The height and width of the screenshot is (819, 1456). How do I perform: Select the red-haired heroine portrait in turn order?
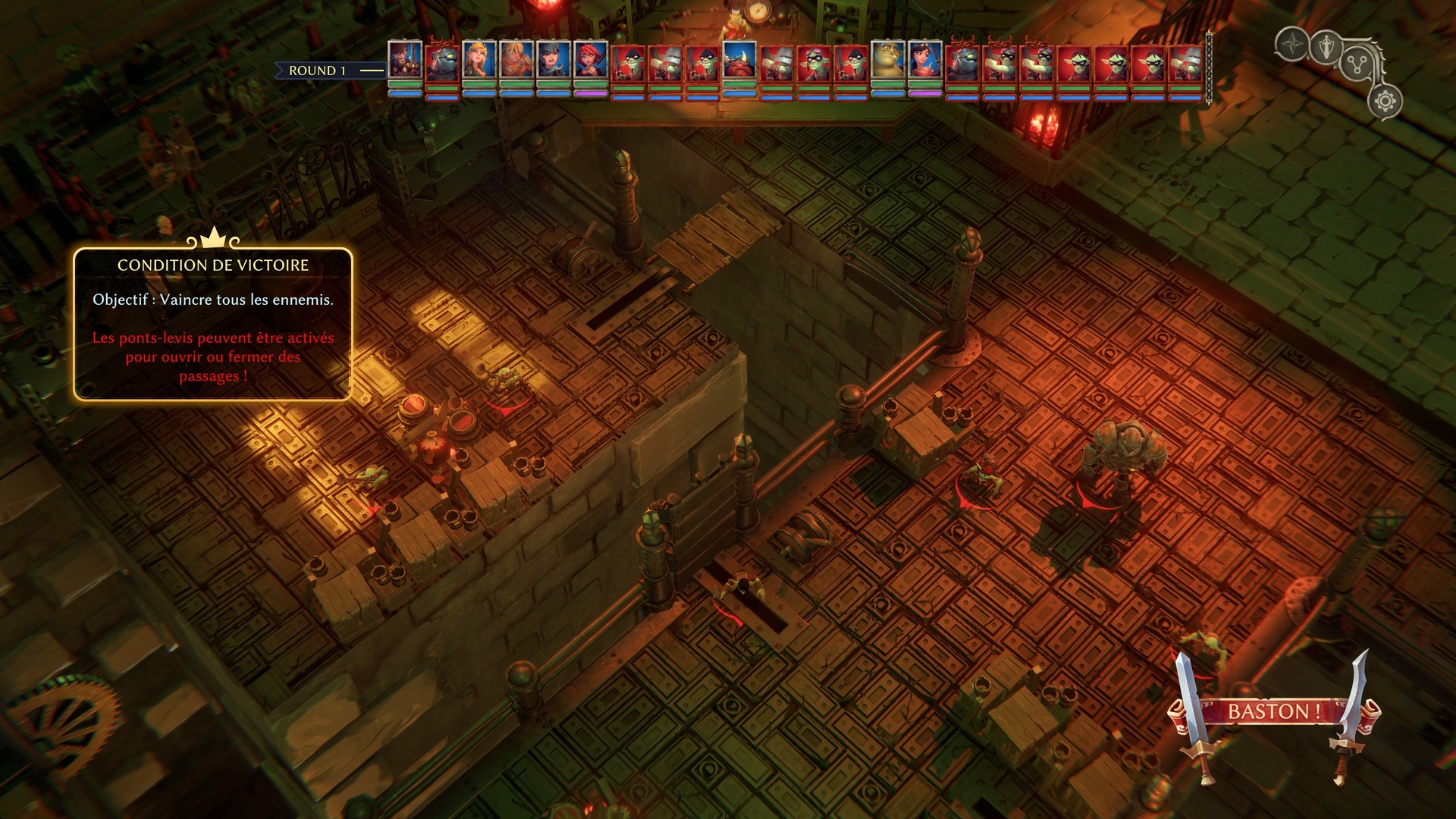click(591, 60)
